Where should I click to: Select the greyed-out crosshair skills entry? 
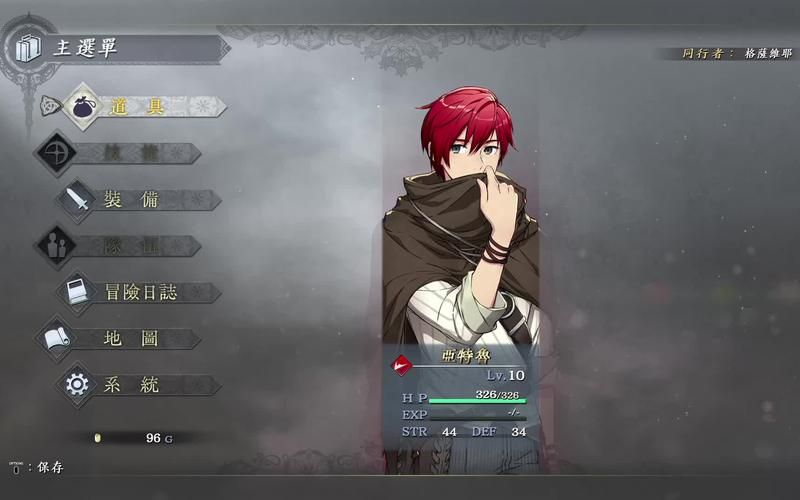(120, 153)
